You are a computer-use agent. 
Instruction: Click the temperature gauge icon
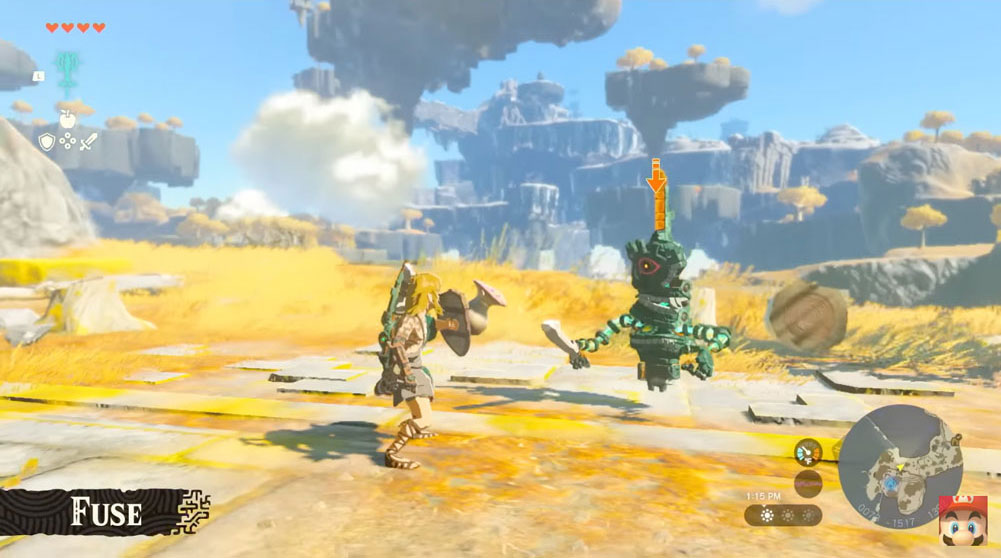(x=808, y=452)
